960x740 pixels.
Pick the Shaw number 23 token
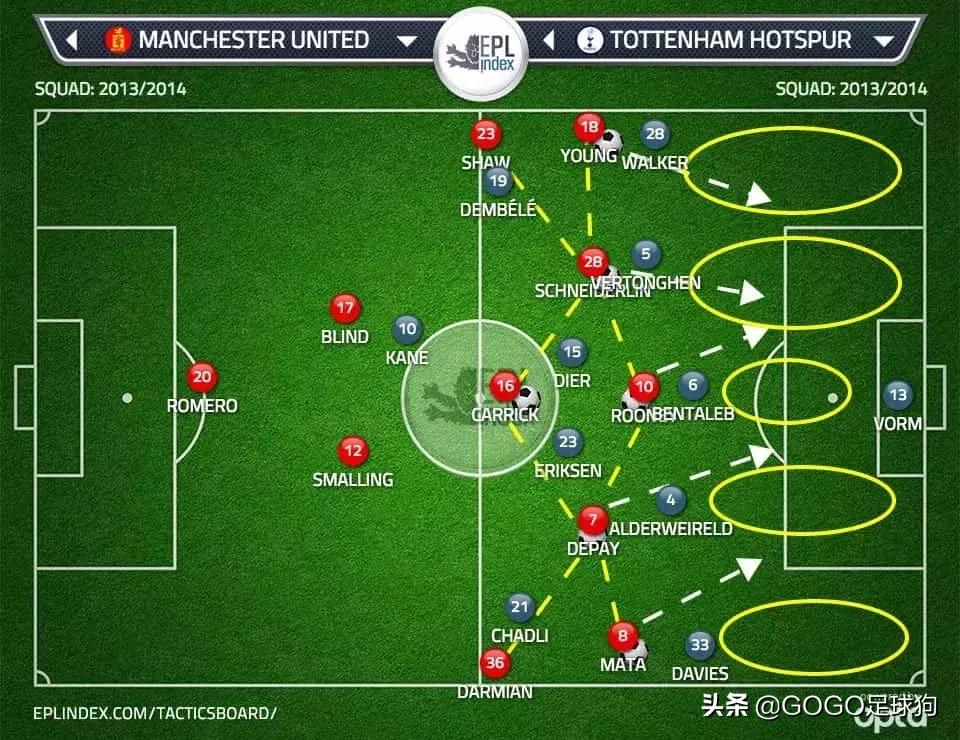tap(486, 134)
